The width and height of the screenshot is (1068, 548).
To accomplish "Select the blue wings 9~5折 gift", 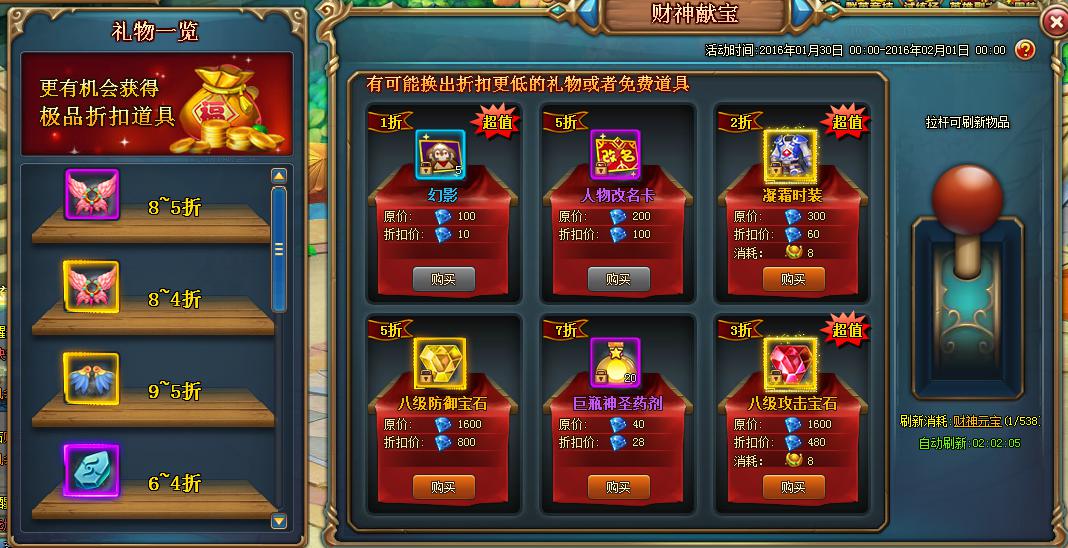I will (91, 378).
